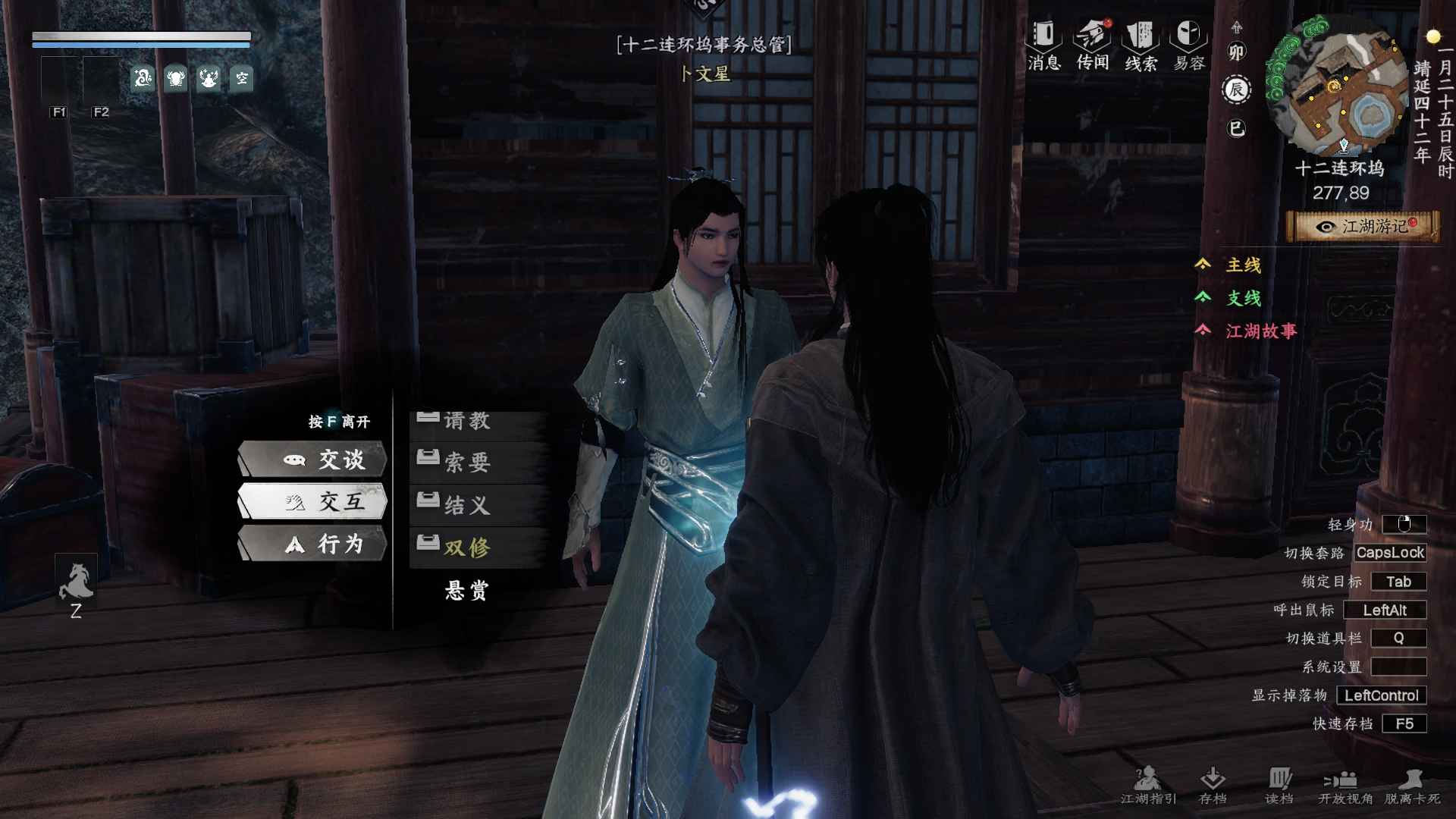Viewport: 1456px width, 819px height.
Task: Open the 江湖指引 guide
Action: tap(1148, 785)
